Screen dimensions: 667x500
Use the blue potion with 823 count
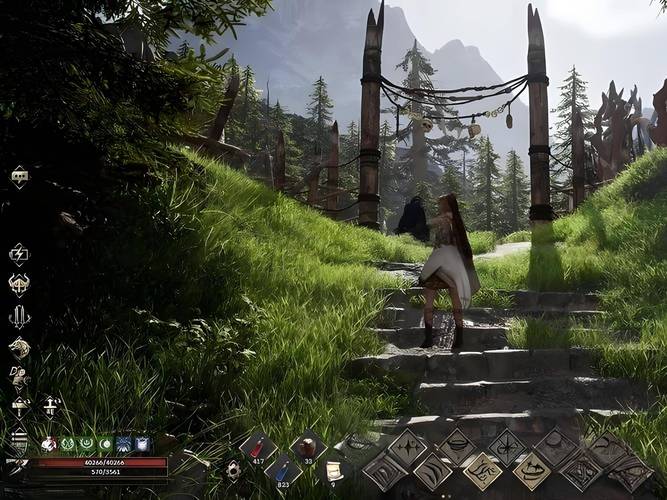tap(283, 470)
